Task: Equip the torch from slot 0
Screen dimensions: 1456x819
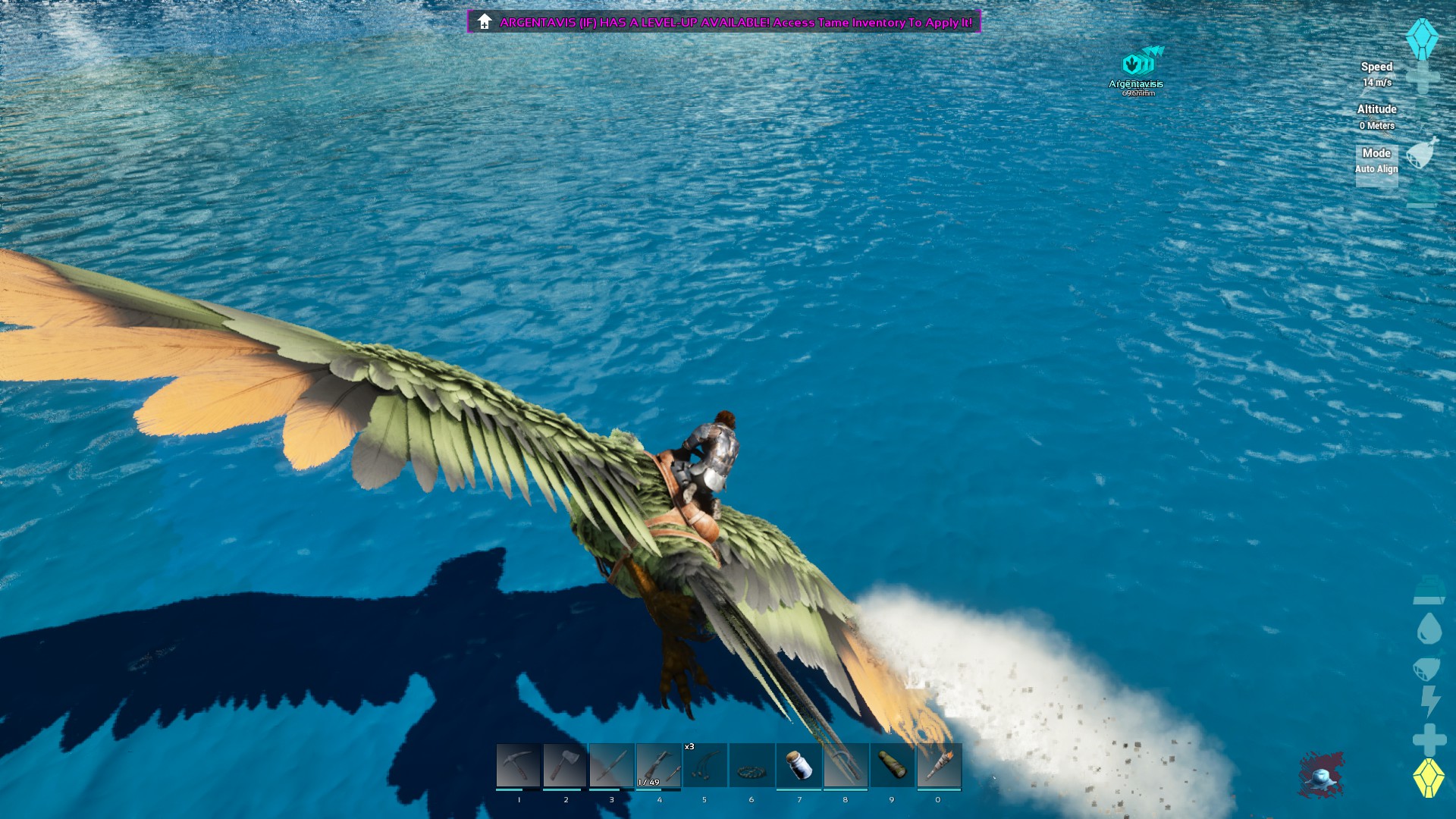Action: 939,766
